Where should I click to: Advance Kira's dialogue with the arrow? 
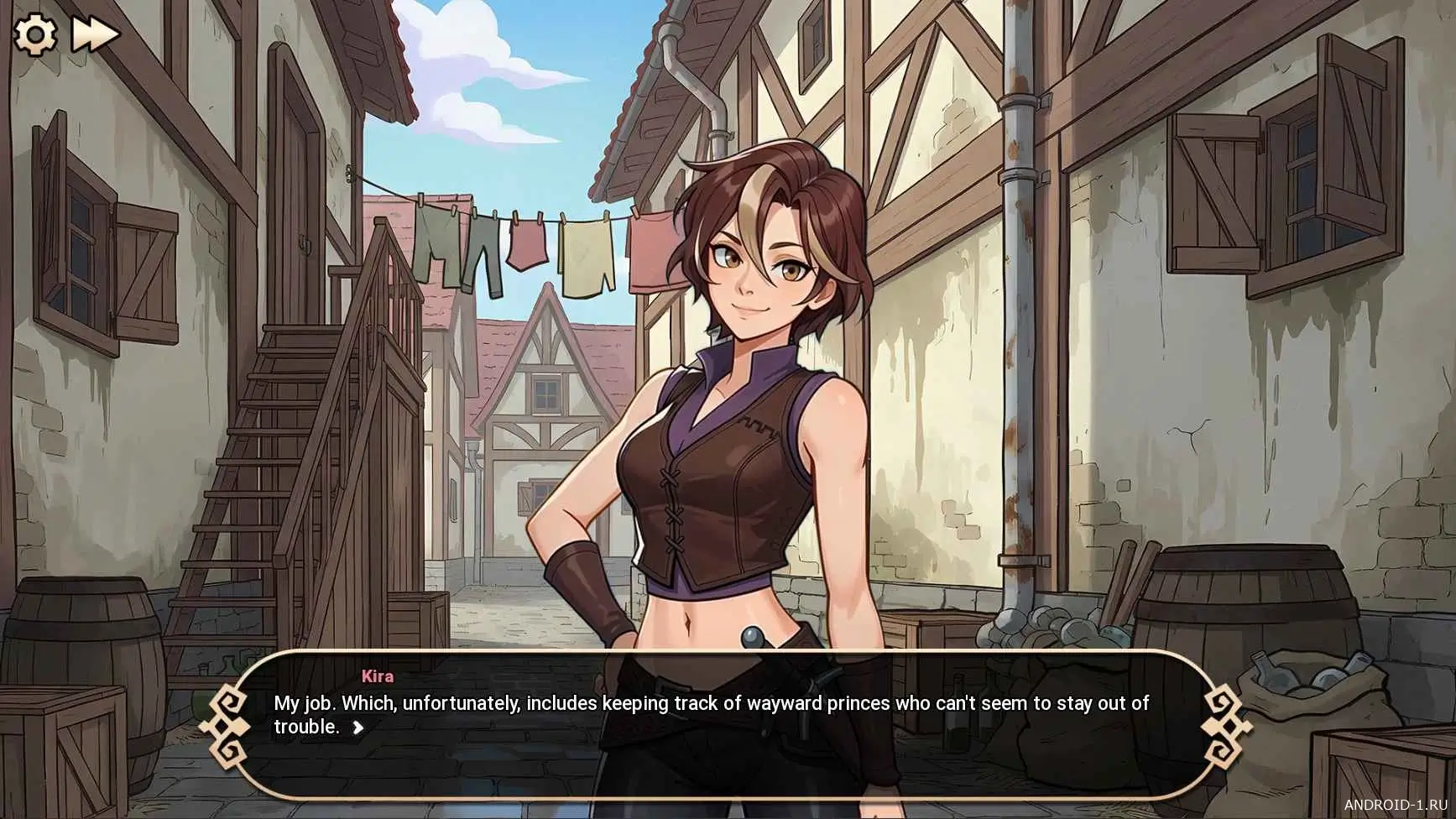(358, 728)
